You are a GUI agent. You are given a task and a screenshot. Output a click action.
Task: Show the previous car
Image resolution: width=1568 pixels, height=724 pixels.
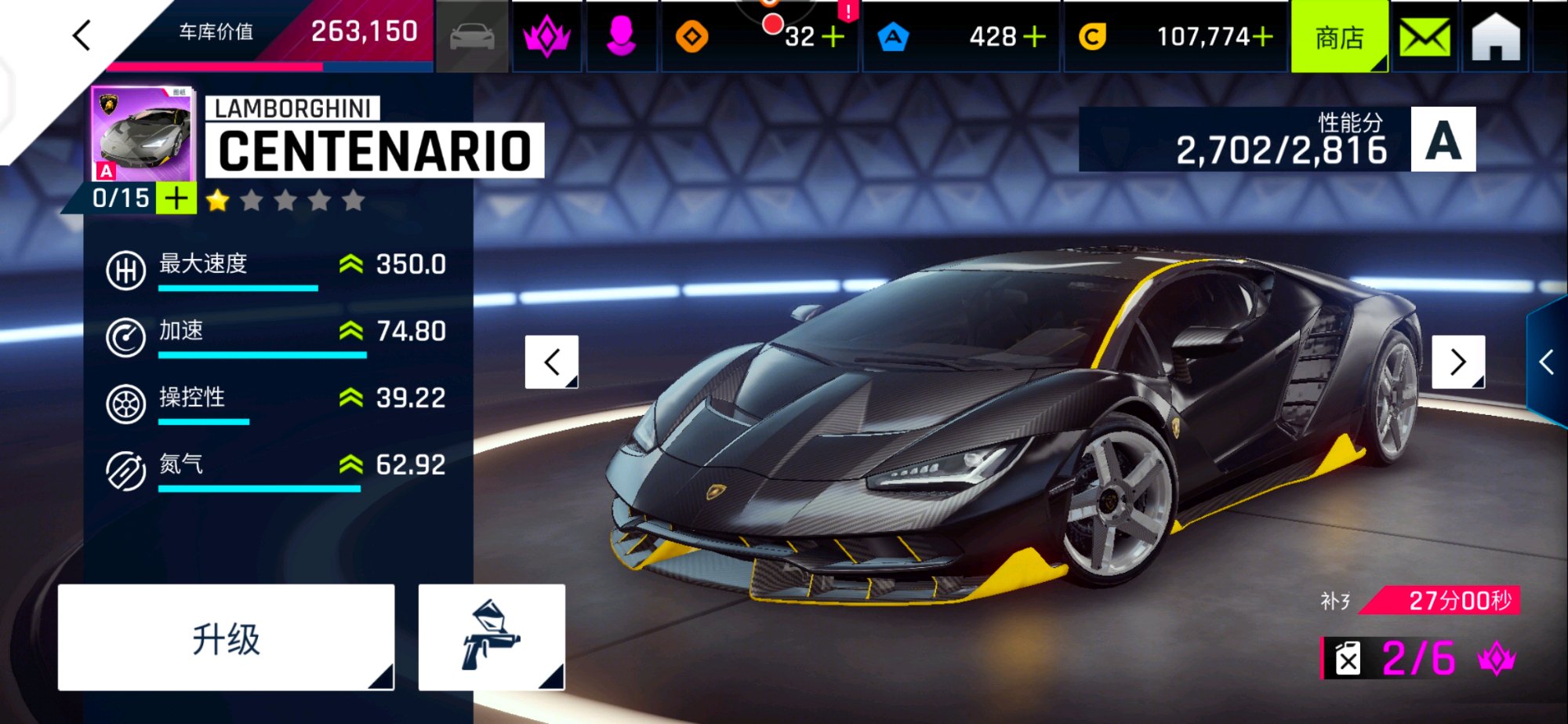pyautogui.click(x=552, y=362)
